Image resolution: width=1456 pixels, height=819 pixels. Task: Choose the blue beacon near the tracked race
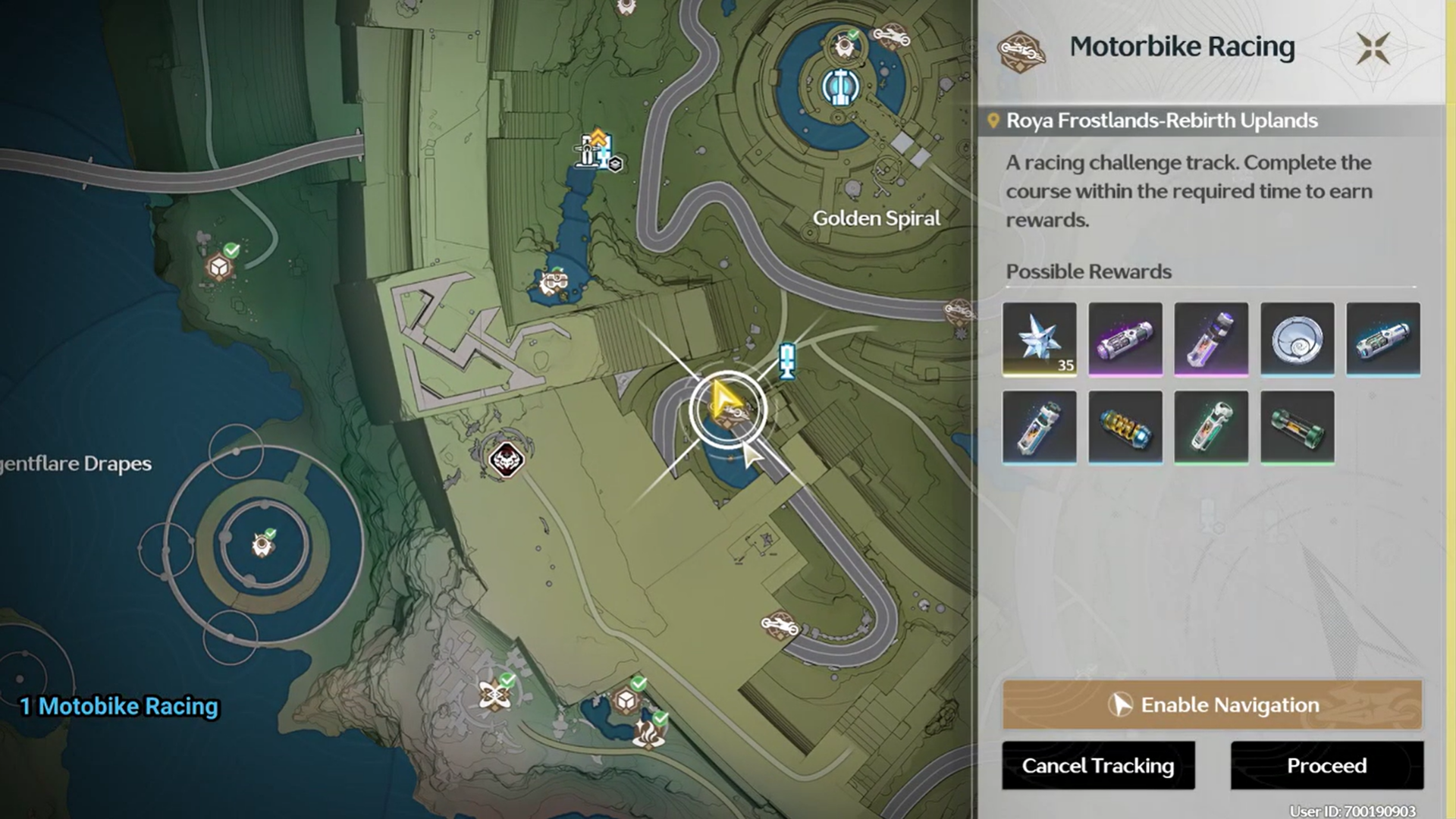788,360
